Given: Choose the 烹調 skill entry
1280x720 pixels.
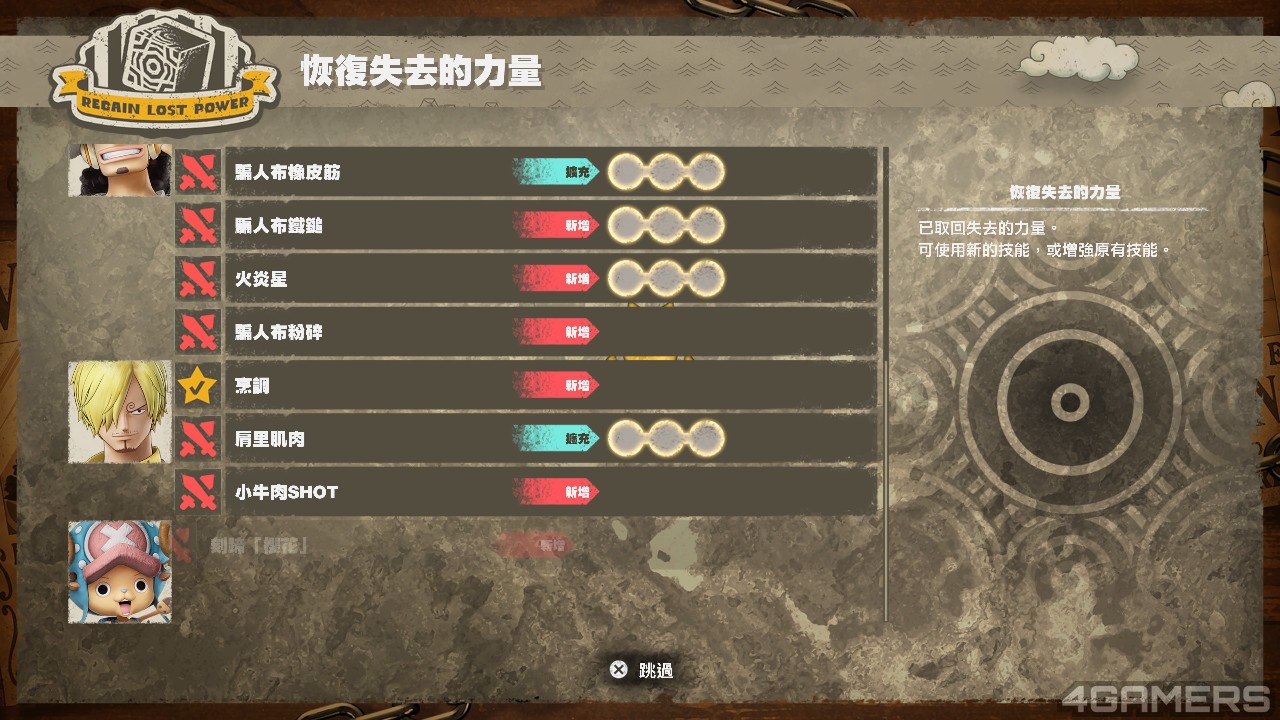Looking at the screenshot, I should [x=550, y=385].
